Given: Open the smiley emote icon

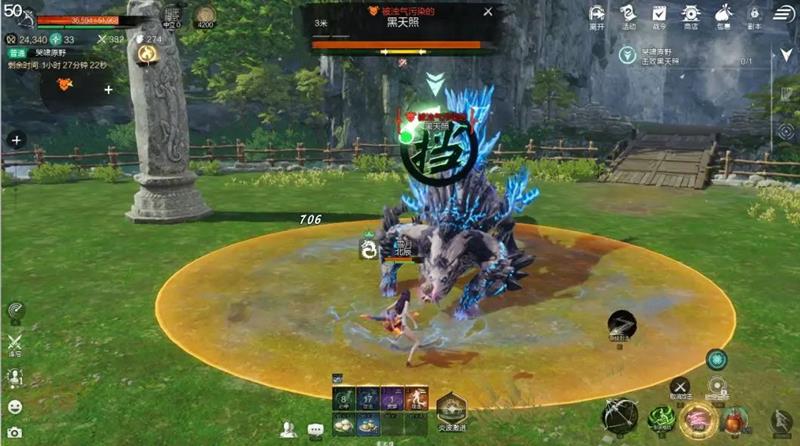Looking at the screenshot, I should tap(14, 406).
